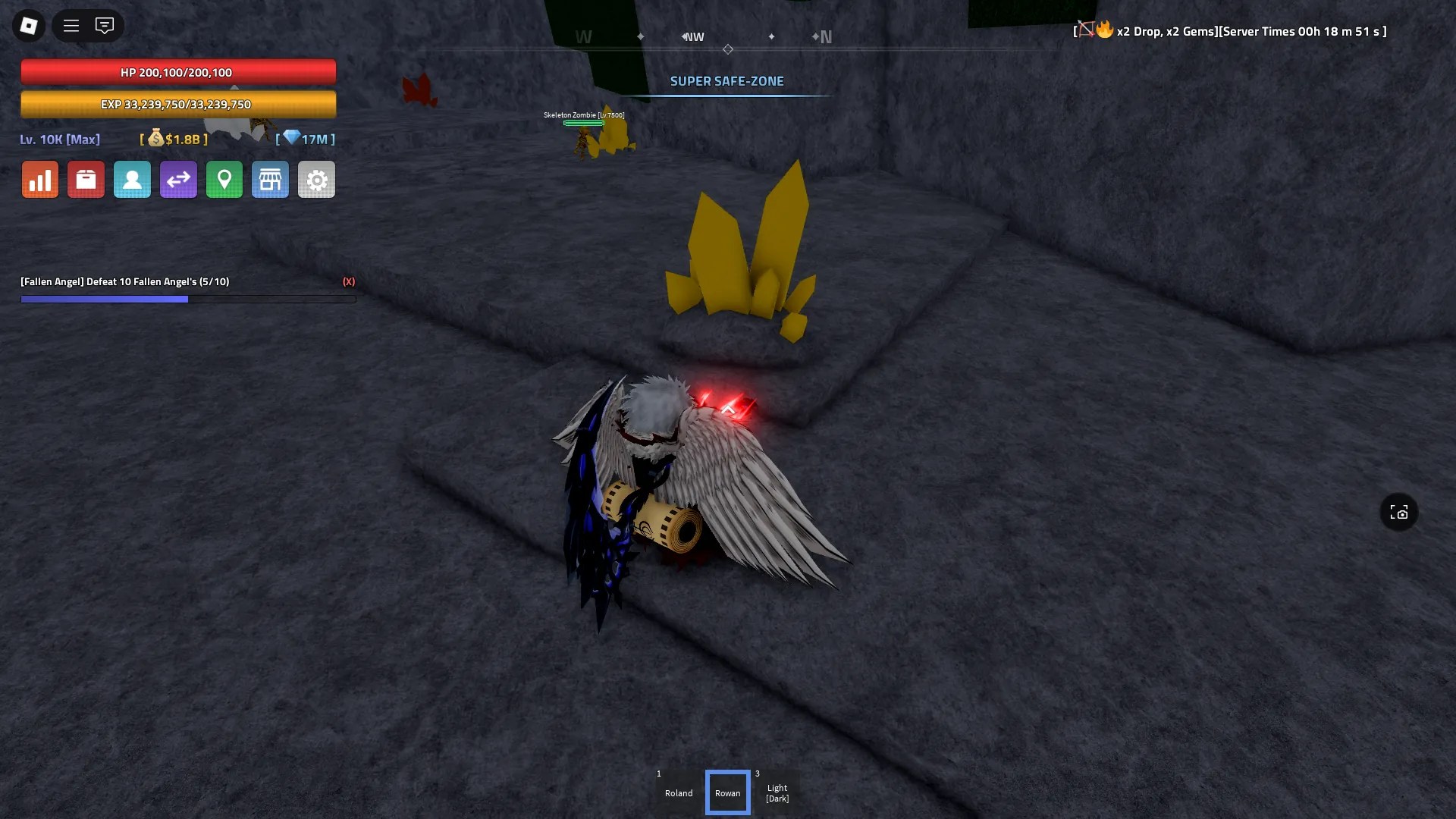Open the in-game shop icon
This screenshot has height=819, width=1456.
(270, 179)
